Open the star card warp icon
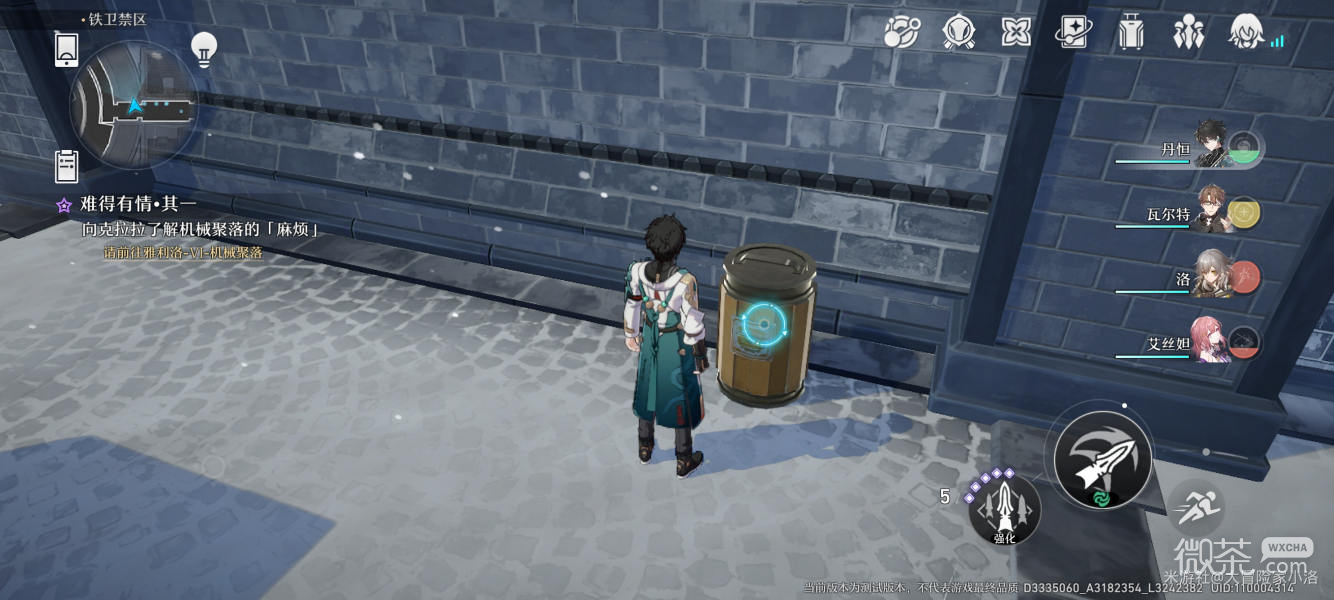This screenshot has height=600, width=1334. coord(1073,32)
